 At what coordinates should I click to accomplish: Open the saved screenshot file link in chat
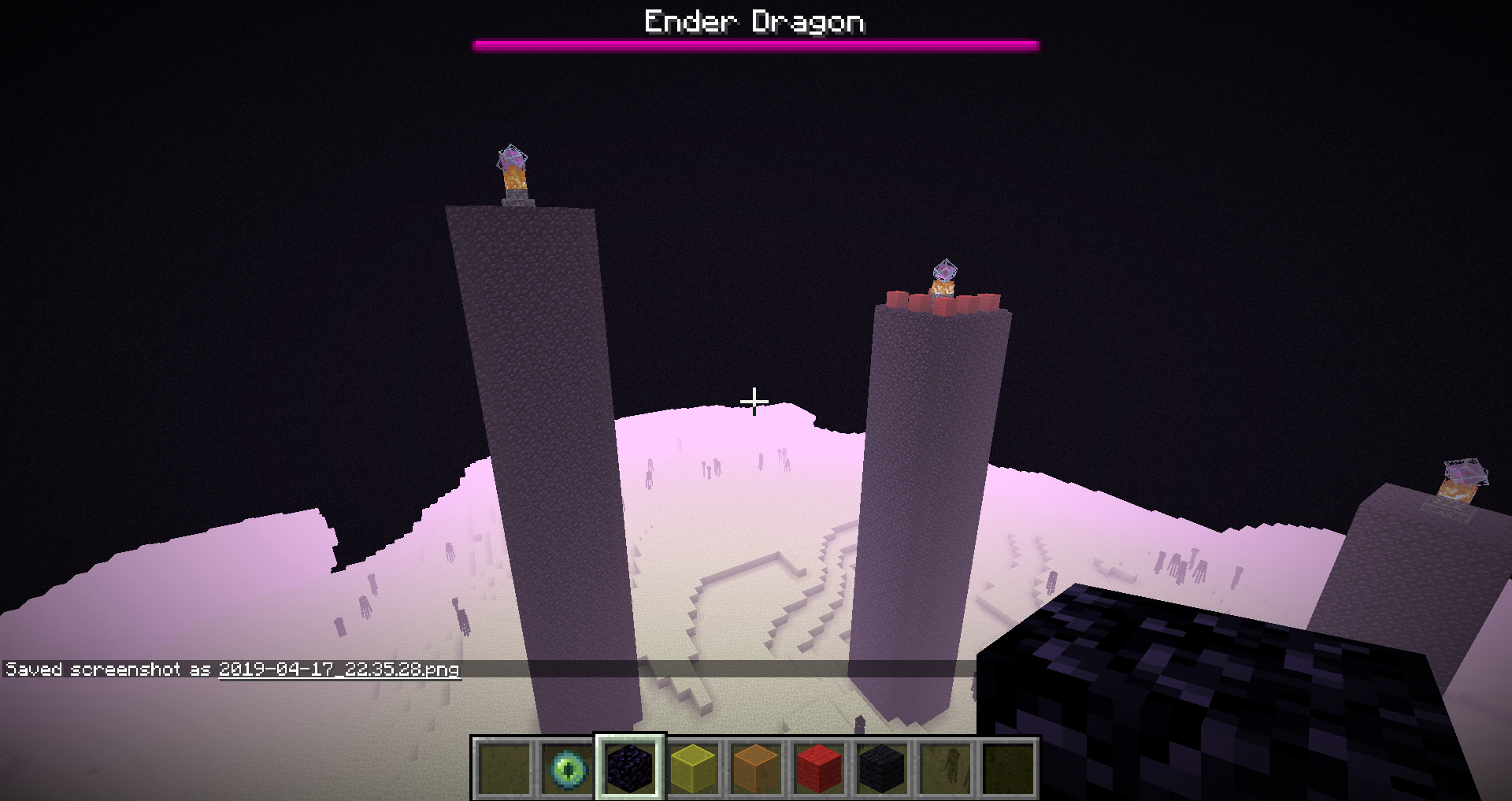point(339,669)
